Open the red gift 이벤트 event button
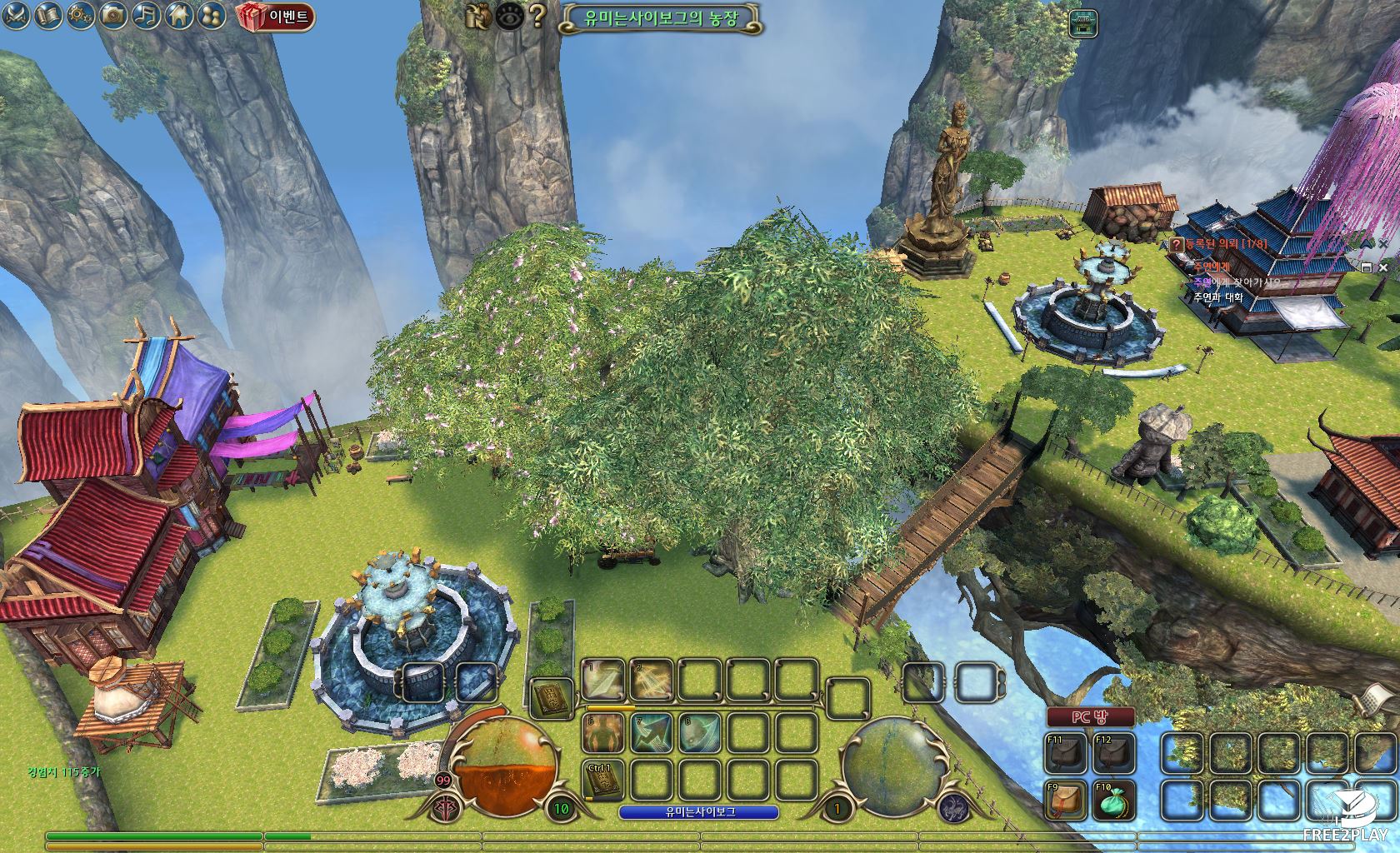The height and width of the screenshot is (853, 1400). 276,17
